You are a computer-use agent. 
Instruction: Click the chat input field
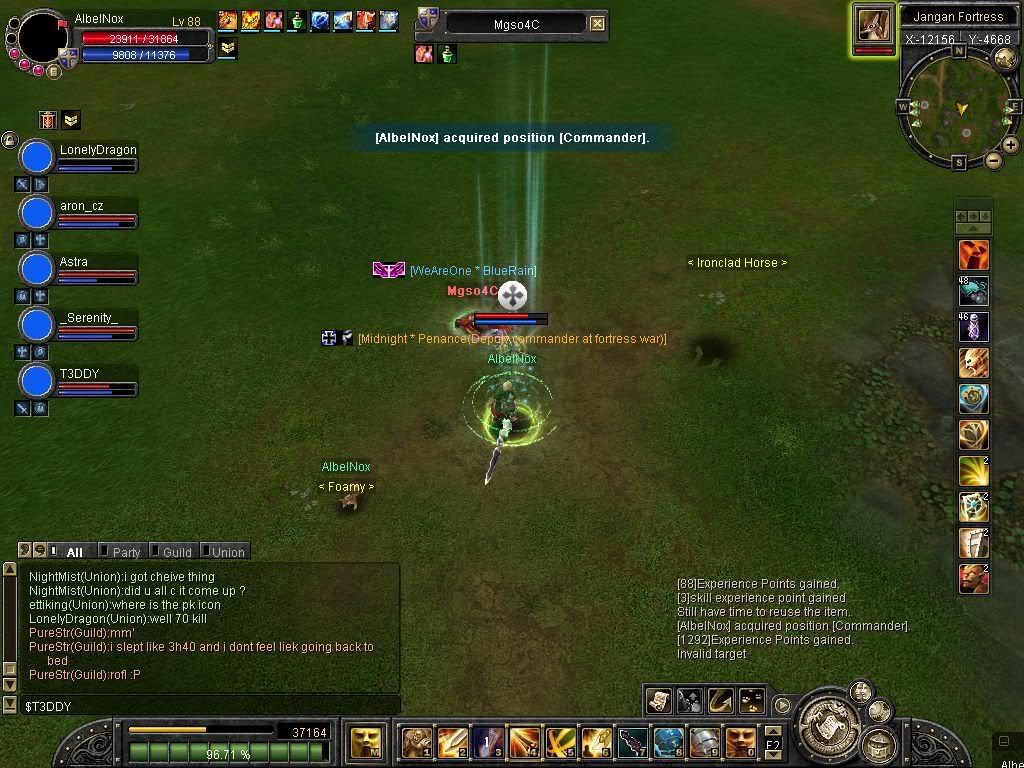(x=200, y=707)
